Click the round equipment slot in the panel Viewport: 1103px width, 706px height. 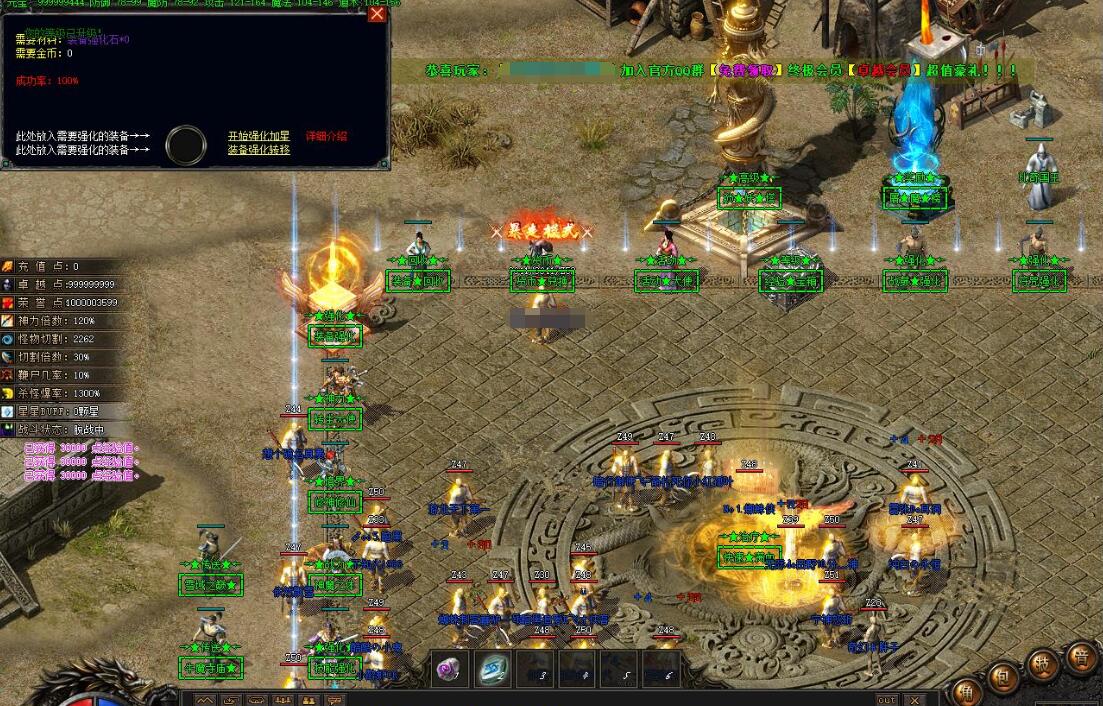click(186, 144)
